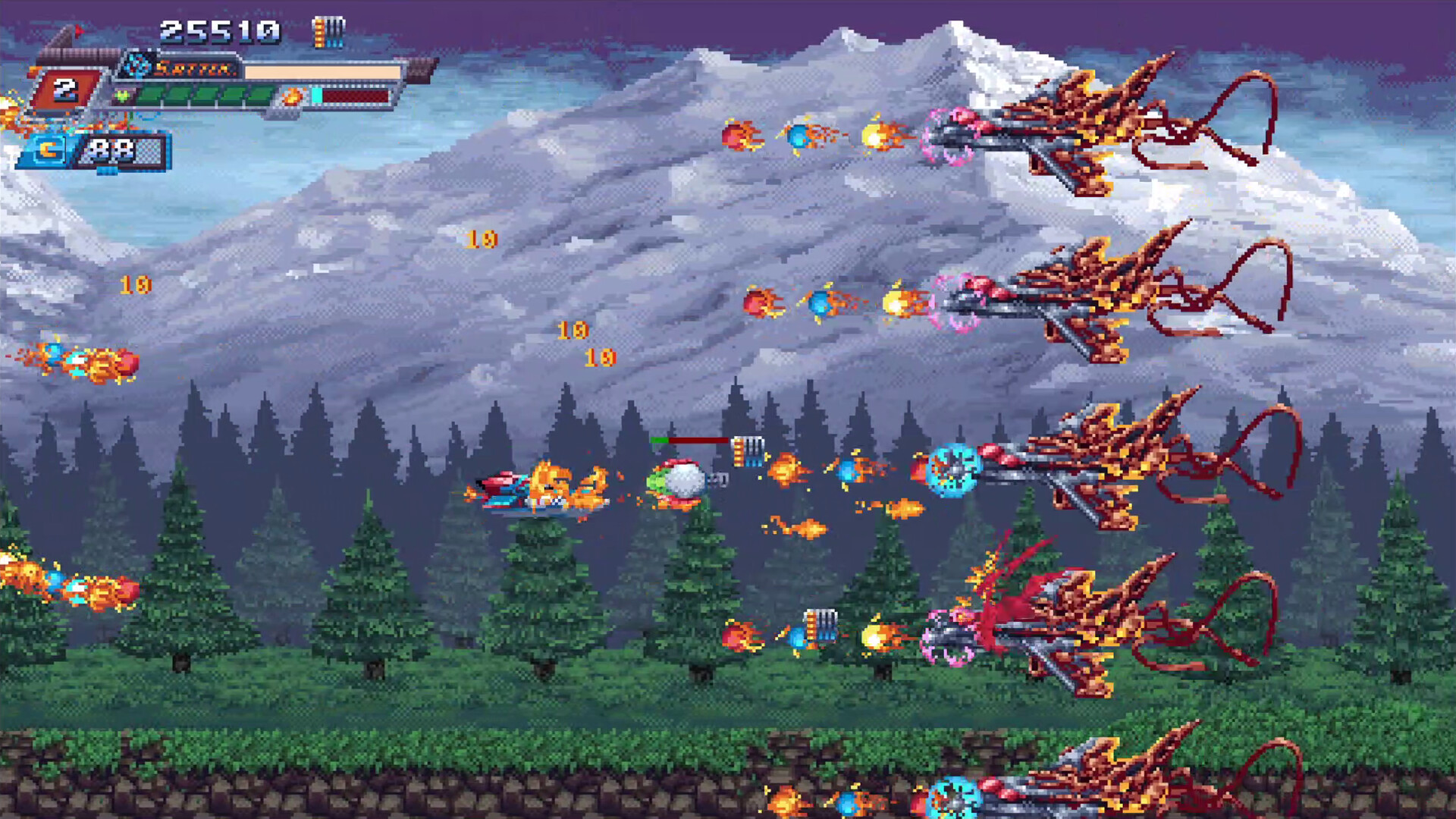1456x819 pixels.
Task: Click the missile ammo icon beside the score
Action: pyautogui.click(x=327, y=31)
